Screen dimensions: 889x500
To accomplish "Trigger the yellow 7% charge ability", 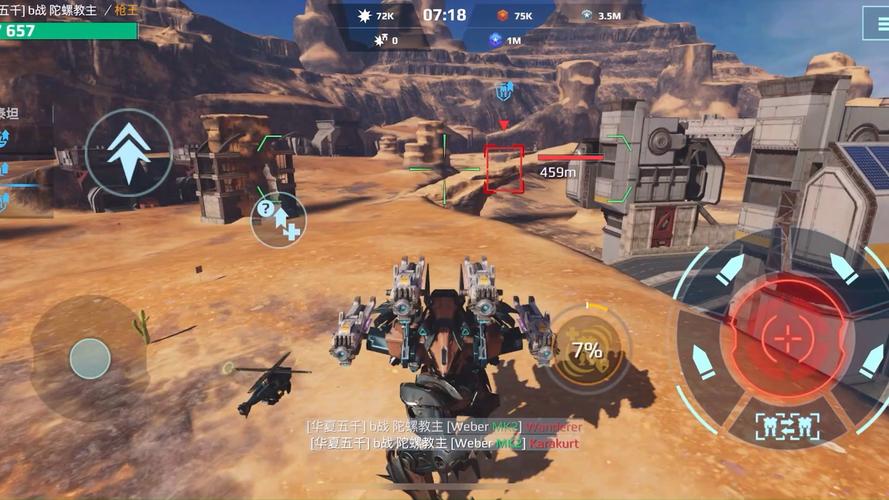I will (588, 348).
